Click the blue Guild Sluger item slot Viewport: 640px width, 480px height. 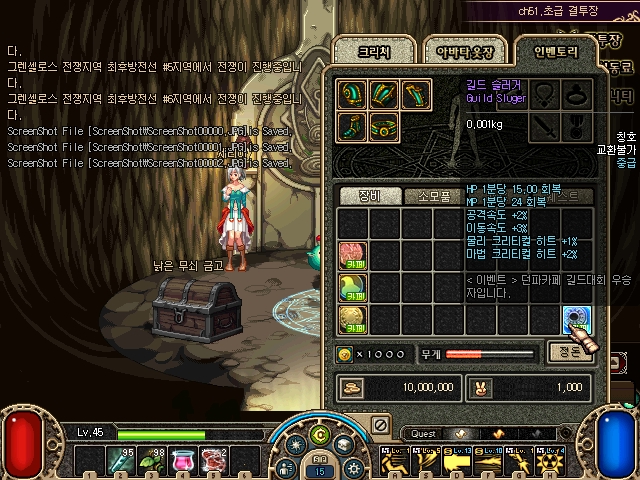pyautogui.click(x=577, y=318)
